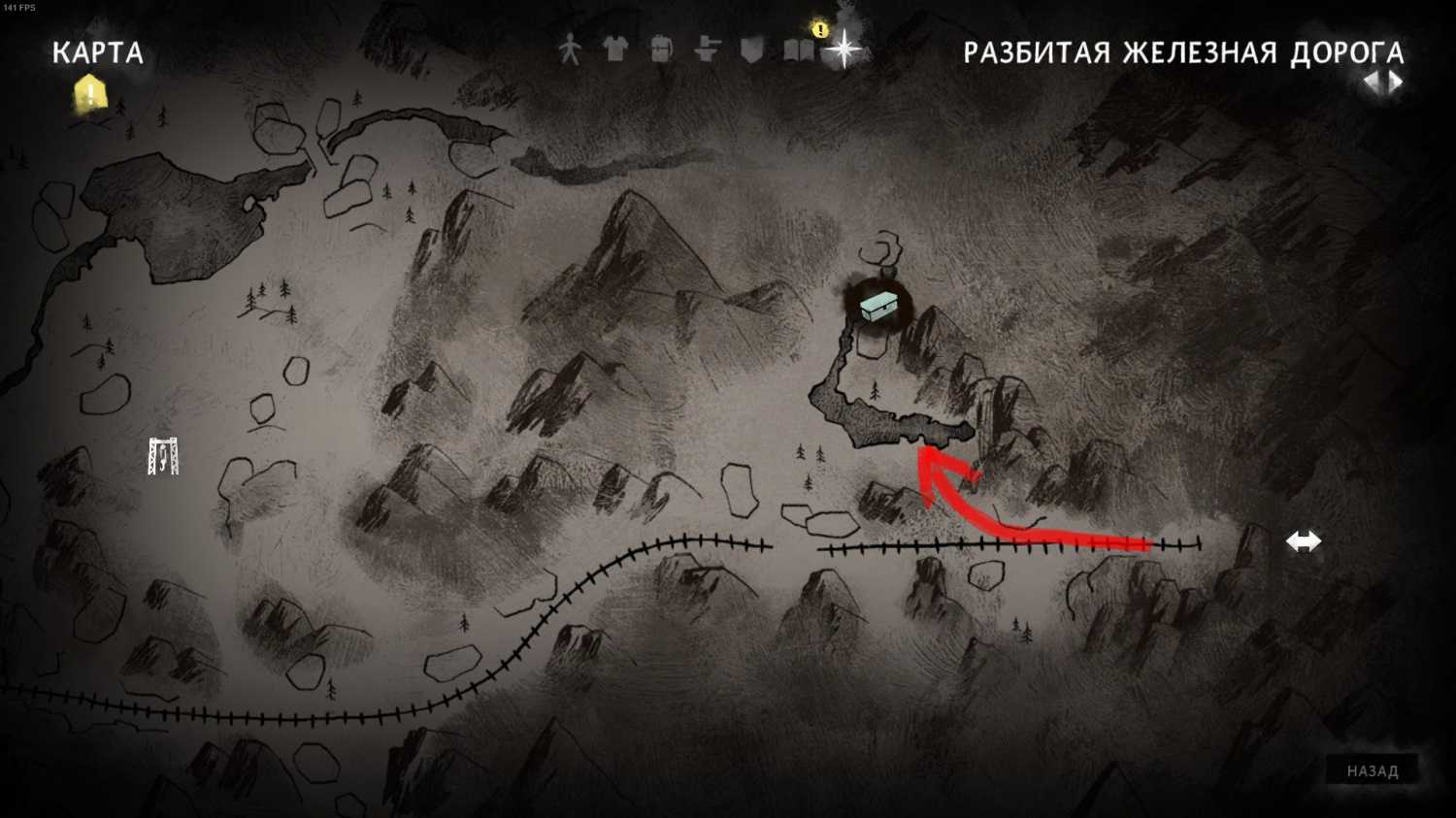
Task: Select the container chest map marker
Action: (880, 307)
